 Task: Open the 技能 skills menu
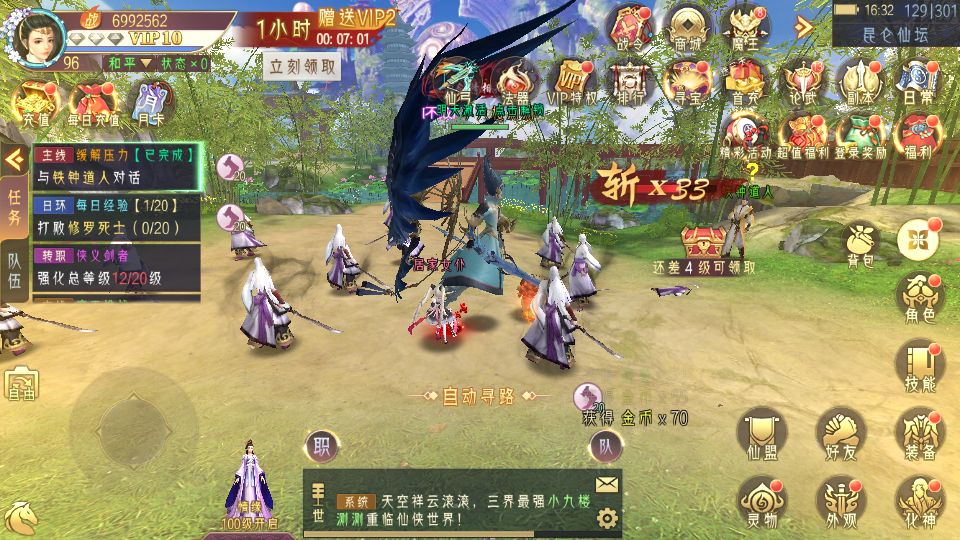click(x=920, y=366)
